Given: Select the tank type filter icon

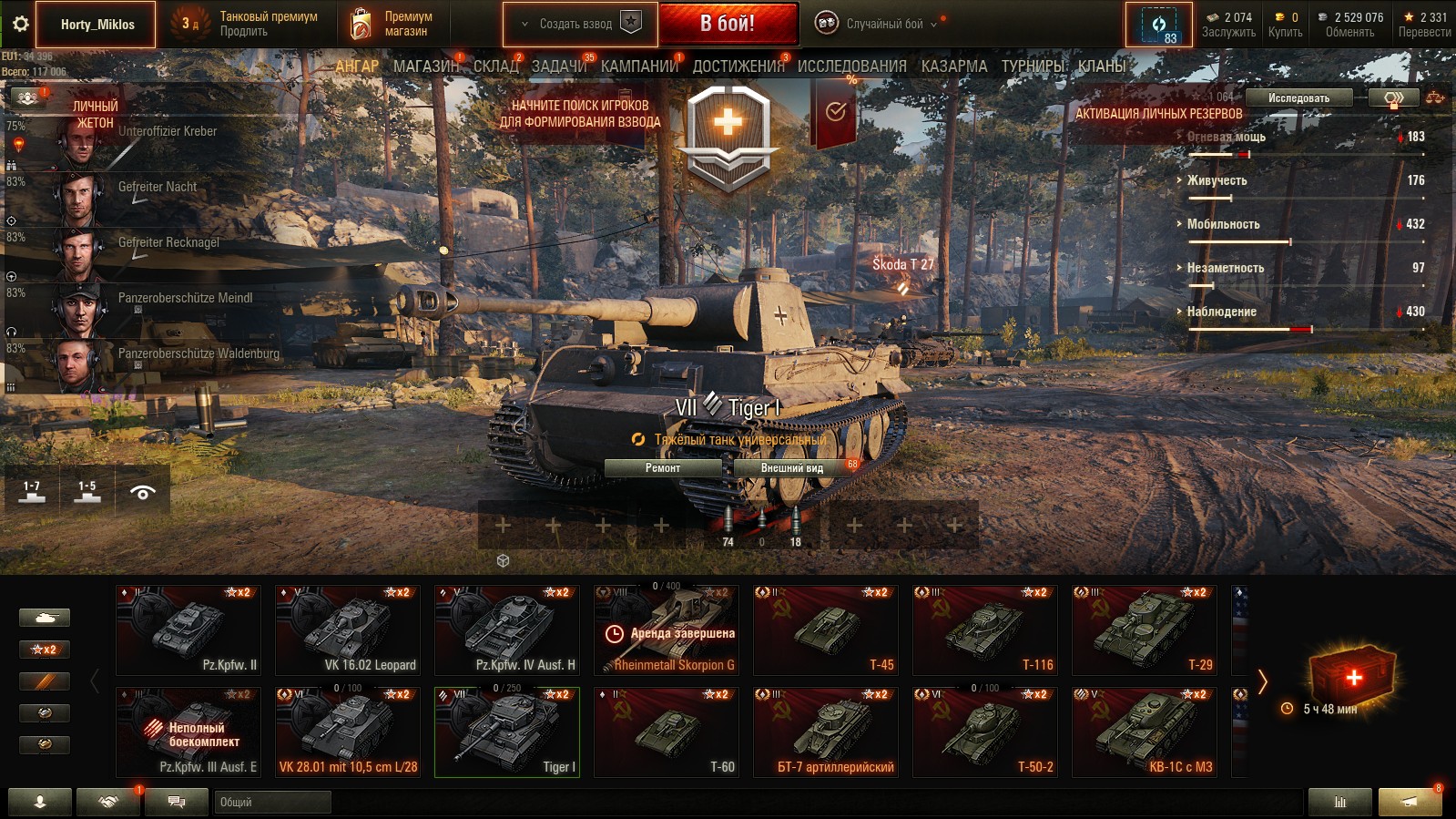Looking at the screenshot, I should (x=45, y=617).
